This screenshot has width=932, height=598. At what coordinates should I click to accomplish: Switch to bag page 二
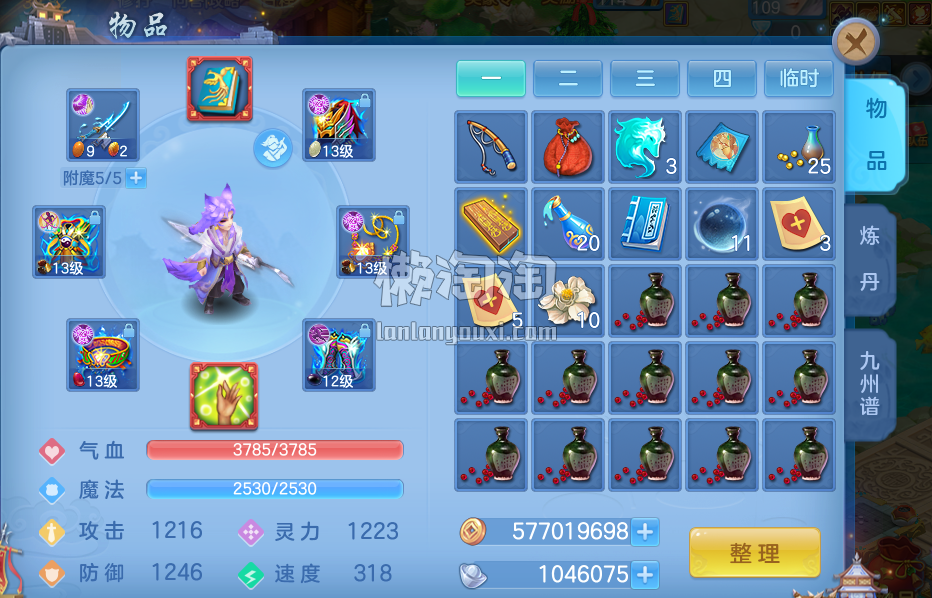[x=568, y=79]
